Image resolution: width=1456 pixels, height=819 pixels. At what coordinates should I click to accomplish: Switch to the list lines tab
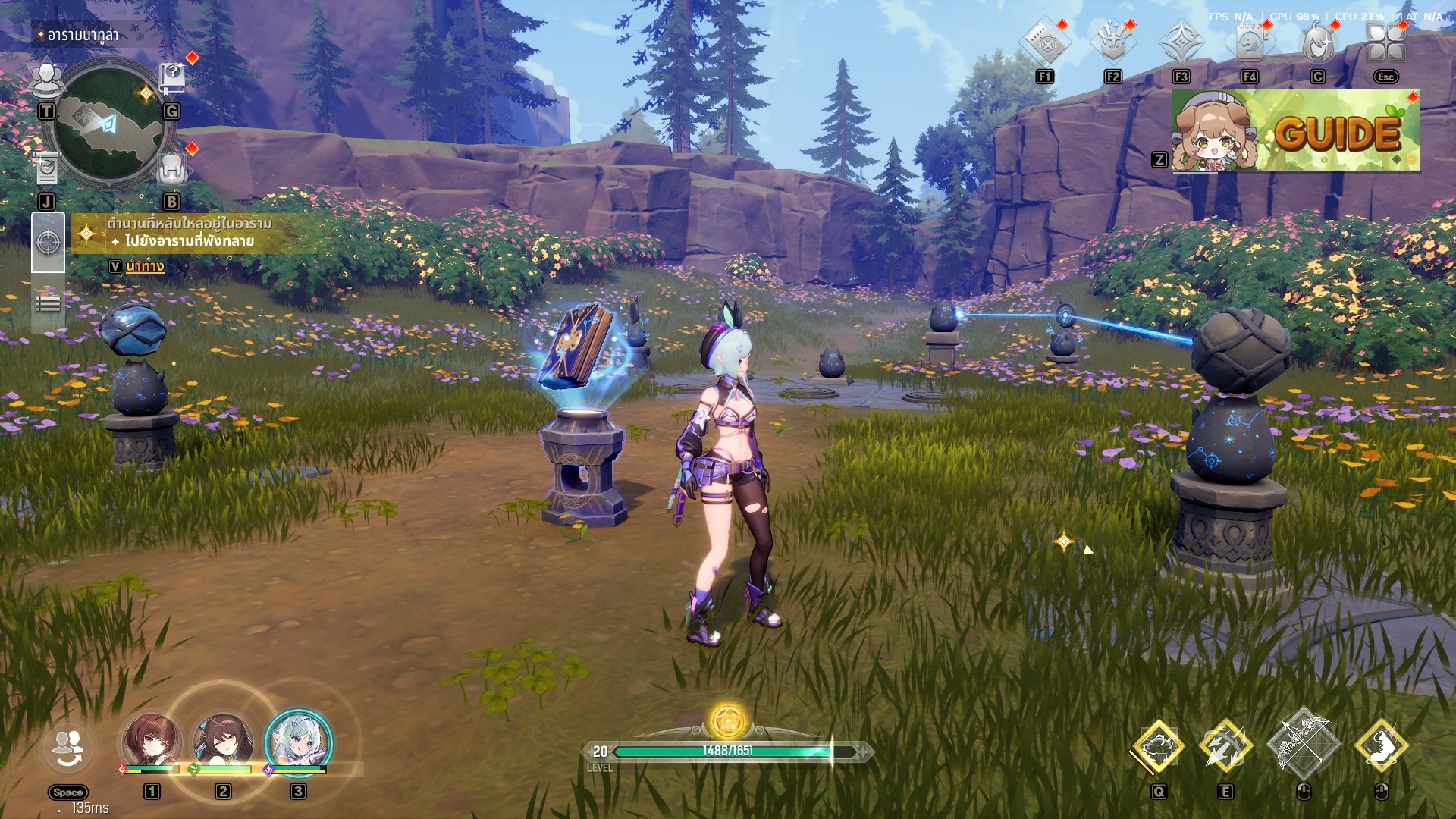48,304
